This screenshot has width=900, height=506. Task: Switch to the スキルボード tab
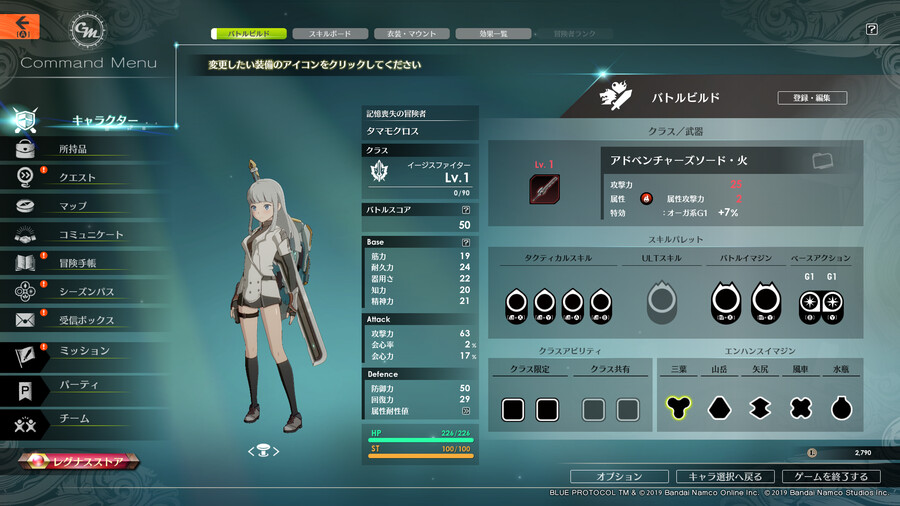(329, 34)
